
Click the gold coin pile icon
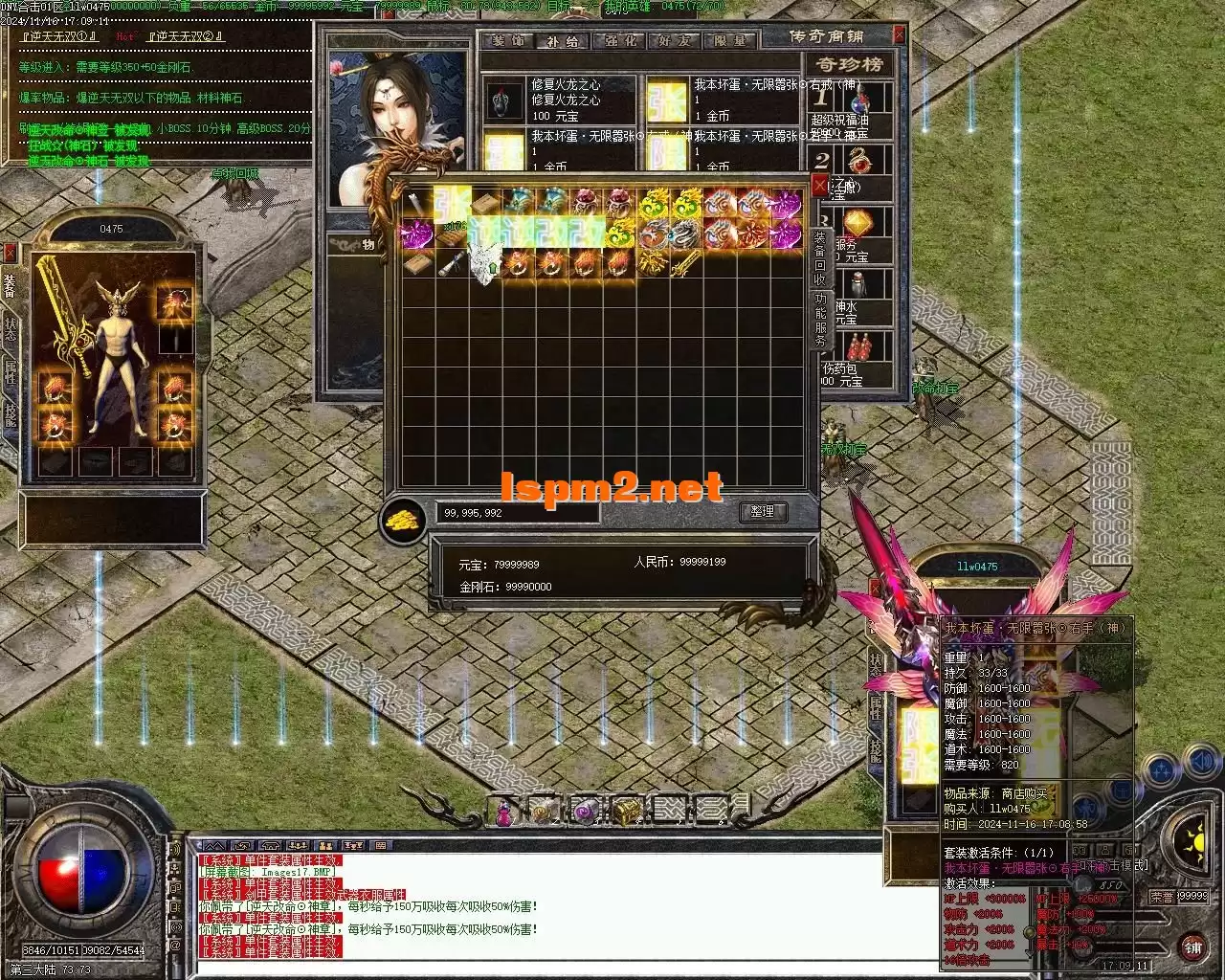point(402,520)
